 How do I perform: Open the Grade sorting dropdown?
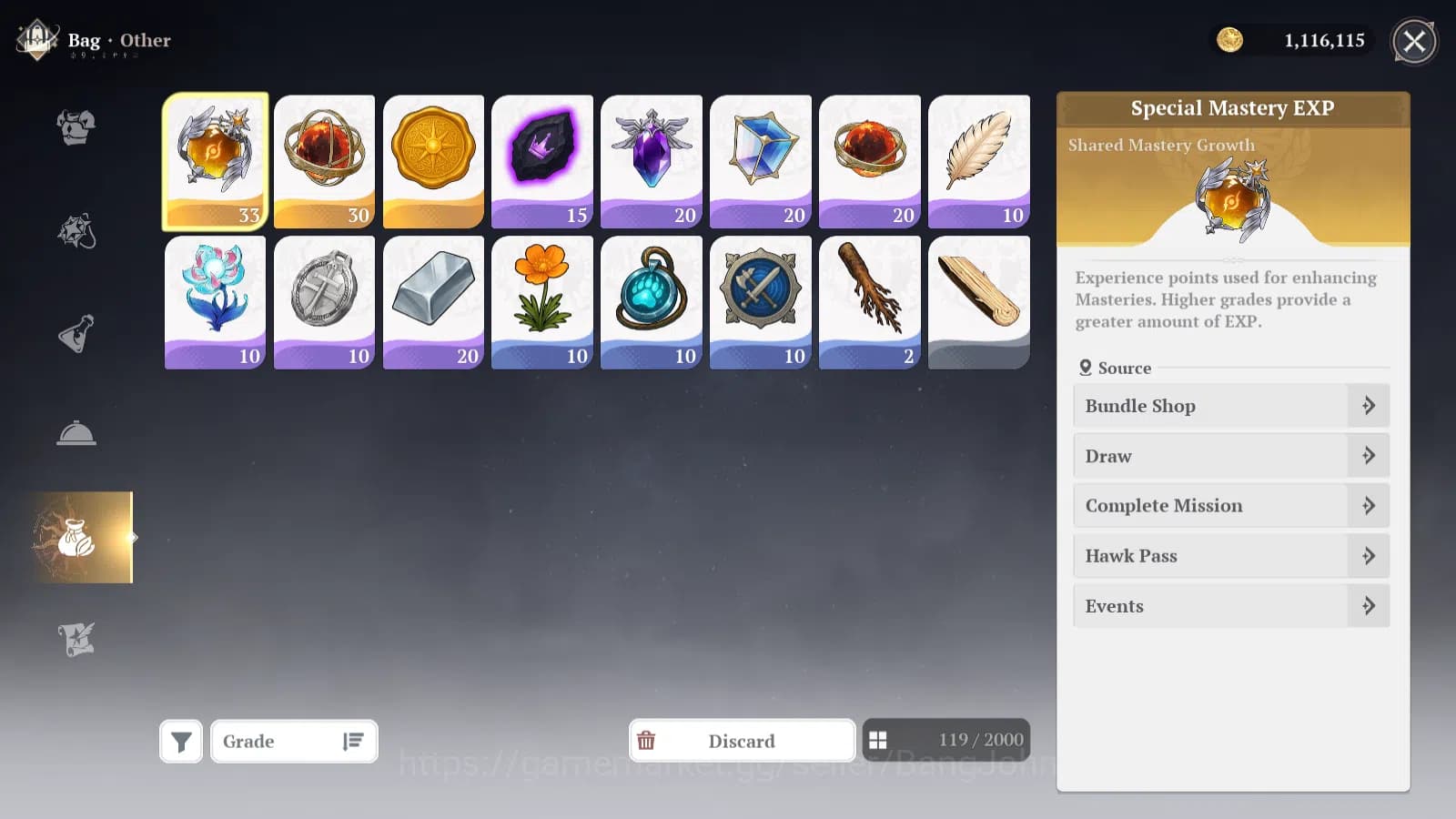(293, 741)
